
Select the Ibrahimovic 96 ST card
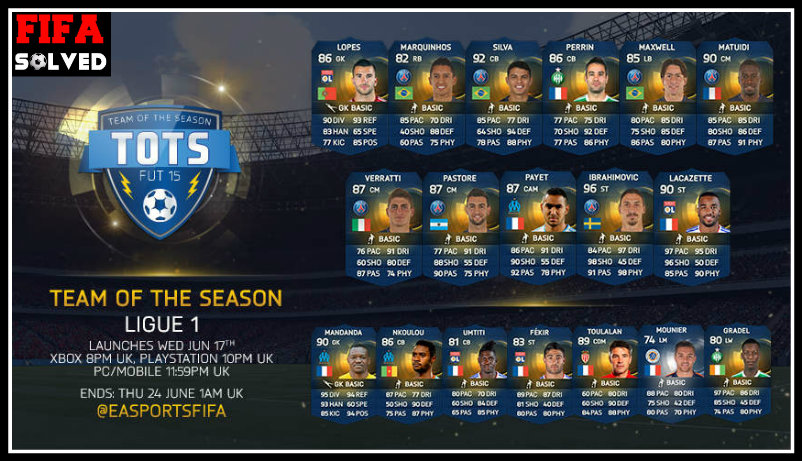click(617, 226)
